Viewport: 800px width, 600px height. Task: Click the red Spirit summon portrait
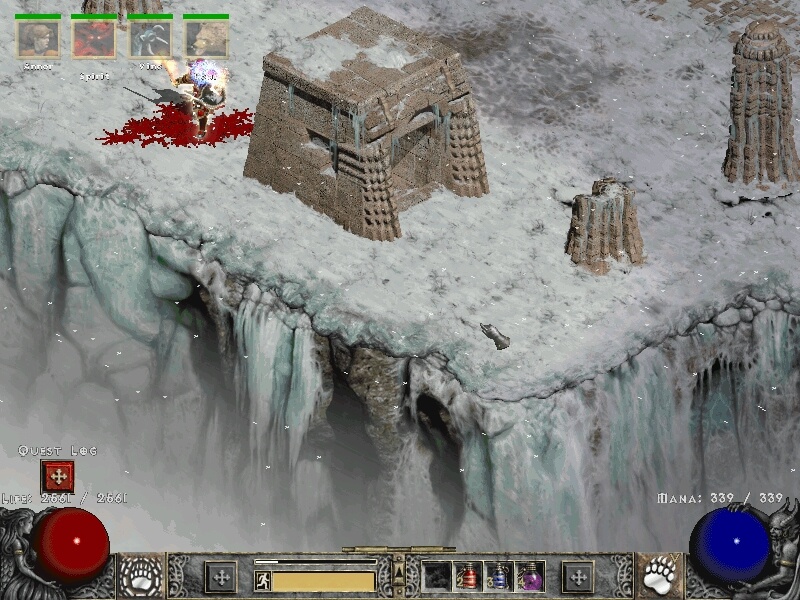click(x=93, y=39)
